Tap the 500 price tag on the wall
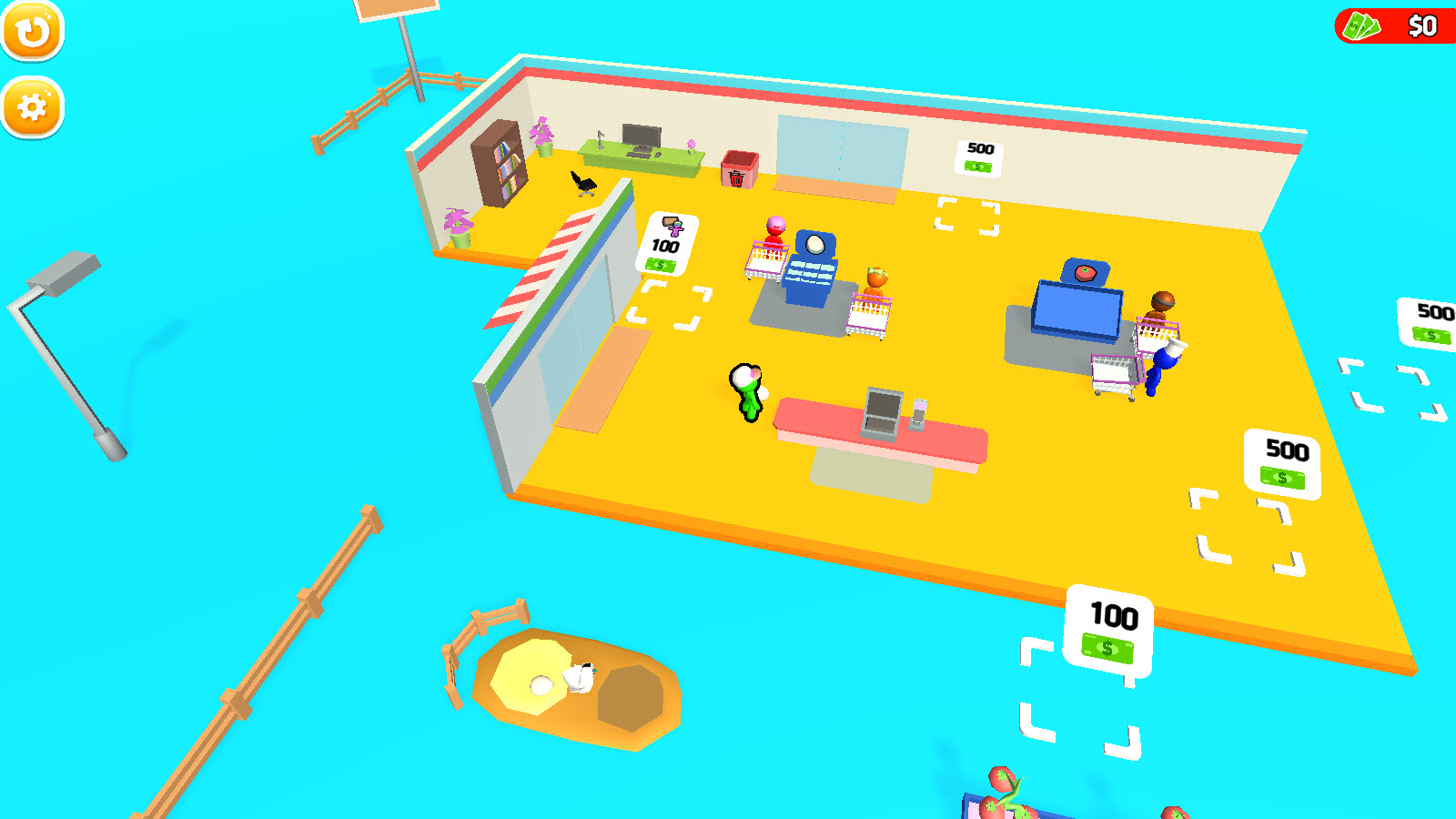The width and height of the screenshot is (1456, 819). coord(976,157)
